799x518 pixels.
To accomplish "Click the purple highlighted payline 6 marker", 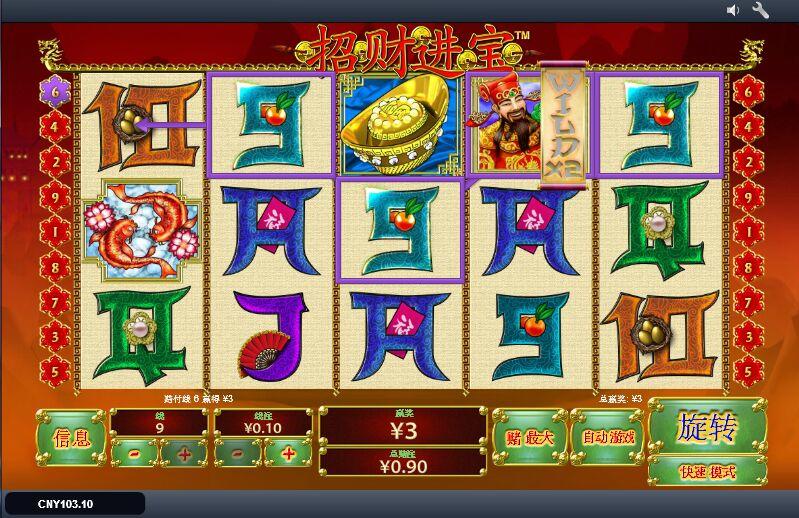I will 53,90.
